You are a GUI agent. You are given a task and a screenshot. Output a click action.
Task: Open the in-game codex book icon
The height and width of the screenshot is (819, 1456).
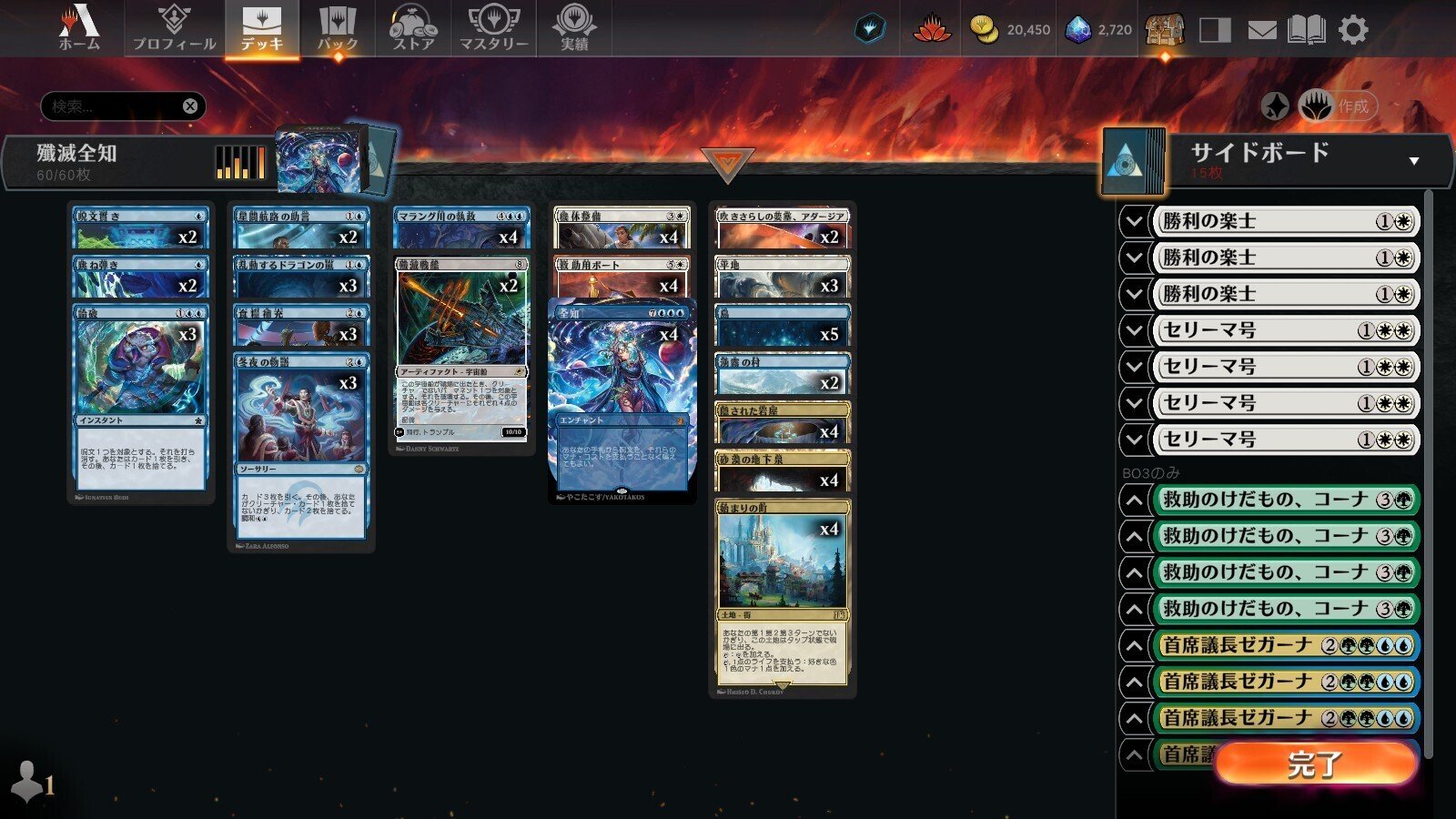click(1308, 28)
